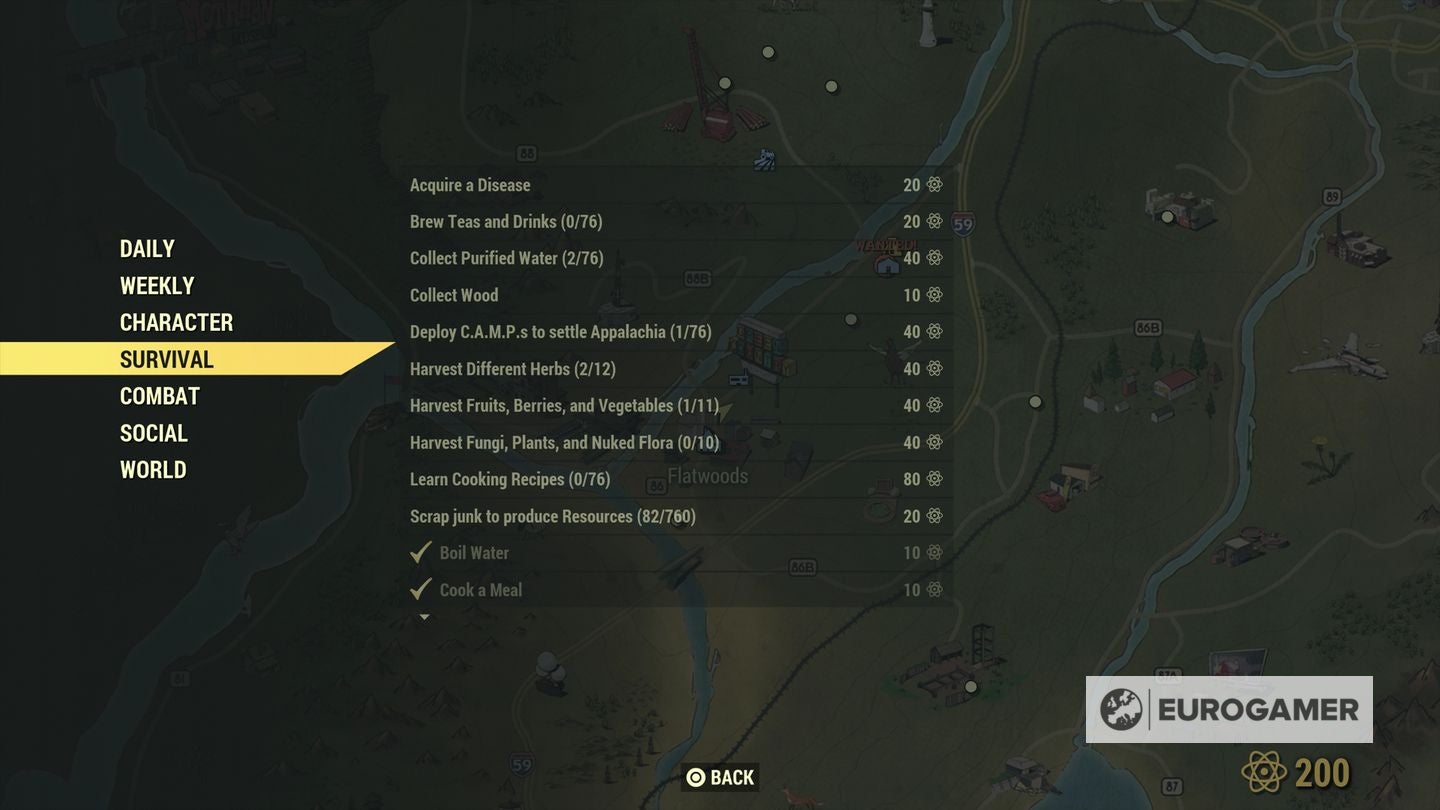Click the checkmark beside Boil Water
This screenshot has height=810, width=1440.
tap(421, 552)
